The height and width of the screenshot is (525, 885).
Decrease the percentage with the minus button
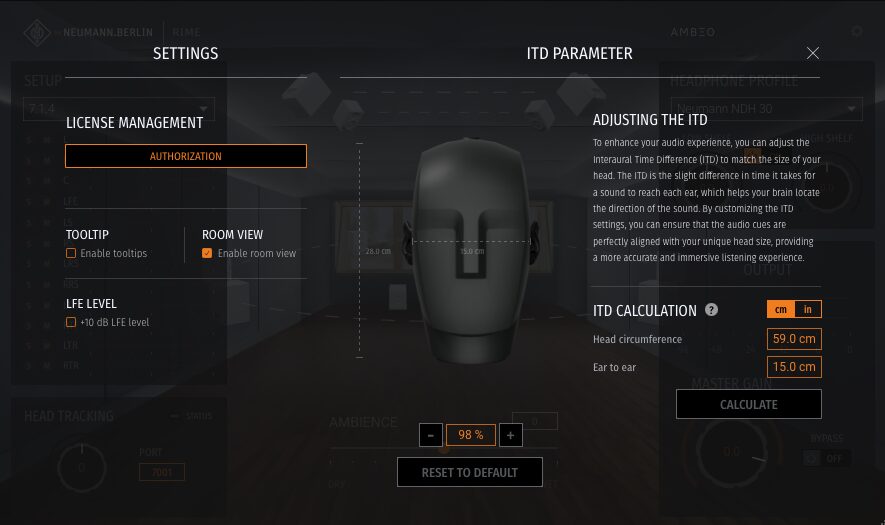pyautogui.click(x=430, y=435)
